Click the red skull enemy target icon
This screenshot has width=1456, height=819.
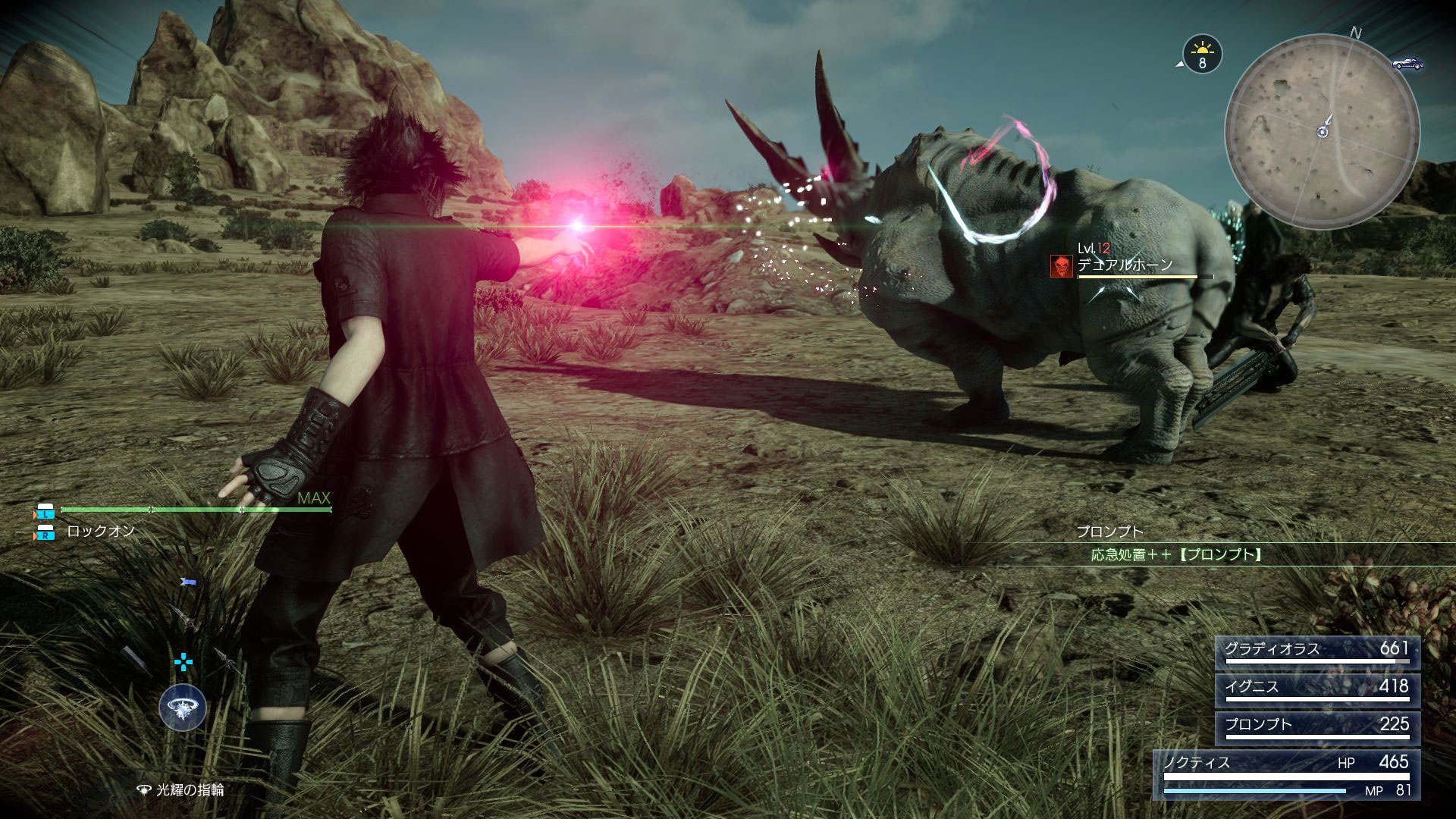click(x=1061, y=265)
